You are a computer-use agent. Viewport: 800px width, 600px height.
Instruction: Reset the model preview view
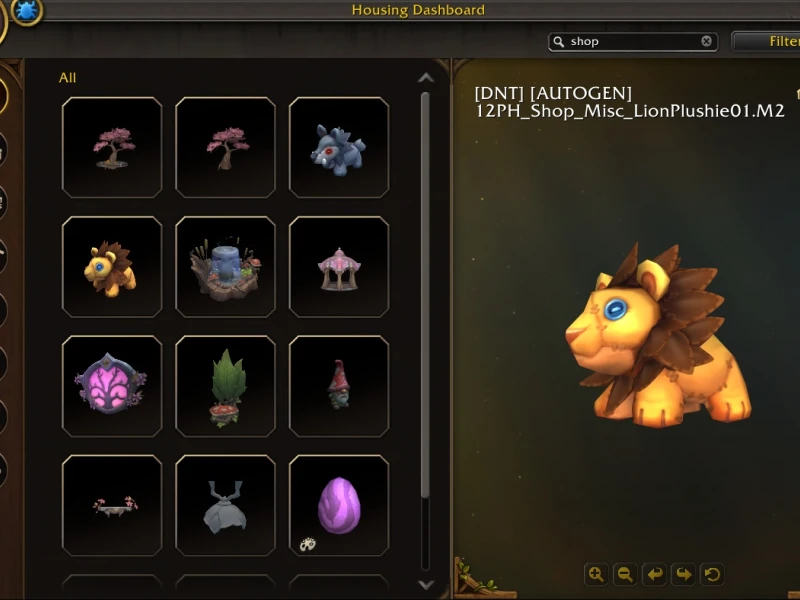(x=712, y=574)
